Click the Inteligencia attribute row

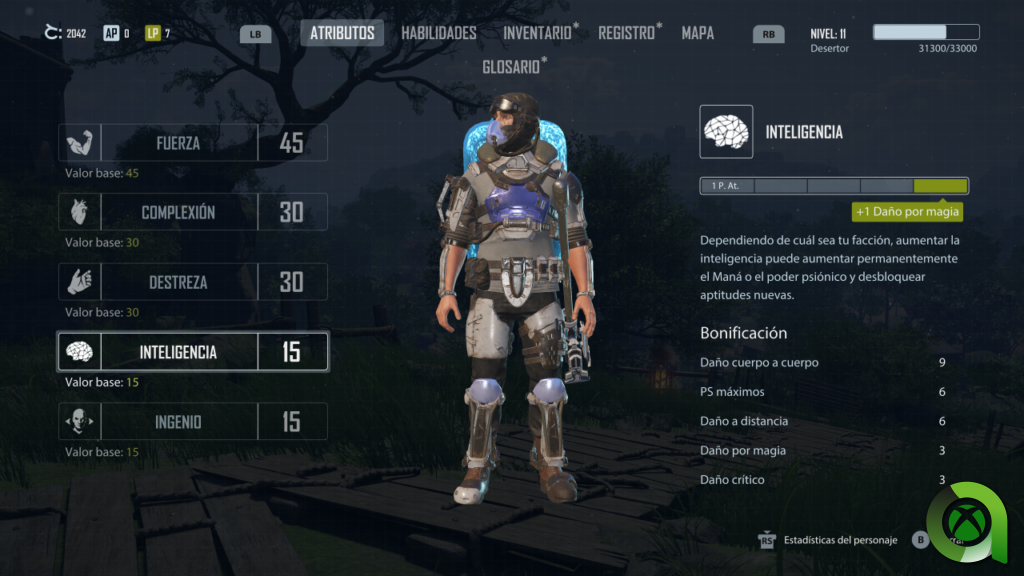[x=193, y=352]
